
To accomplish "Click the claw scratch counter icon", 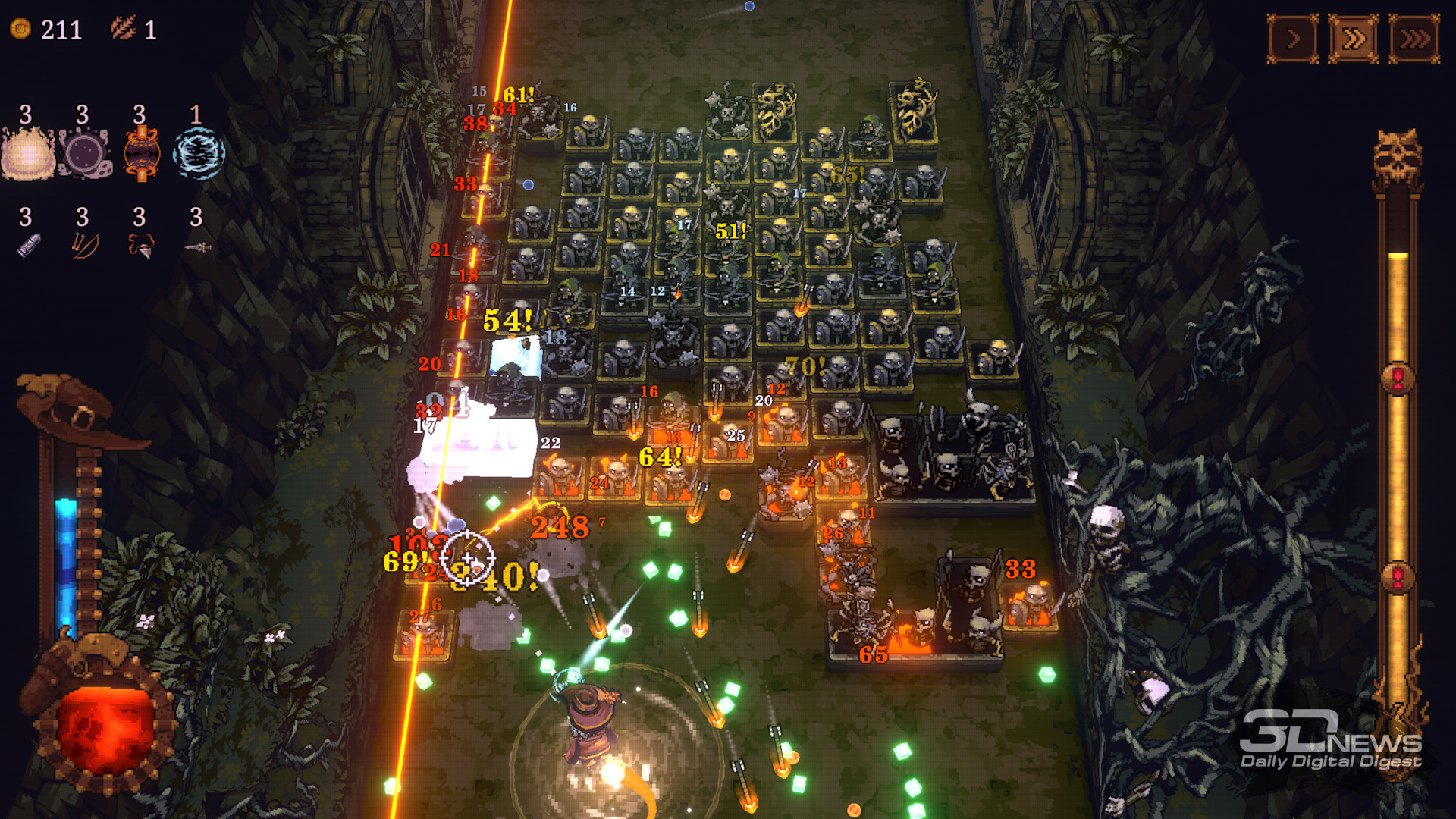I will 123,28.
